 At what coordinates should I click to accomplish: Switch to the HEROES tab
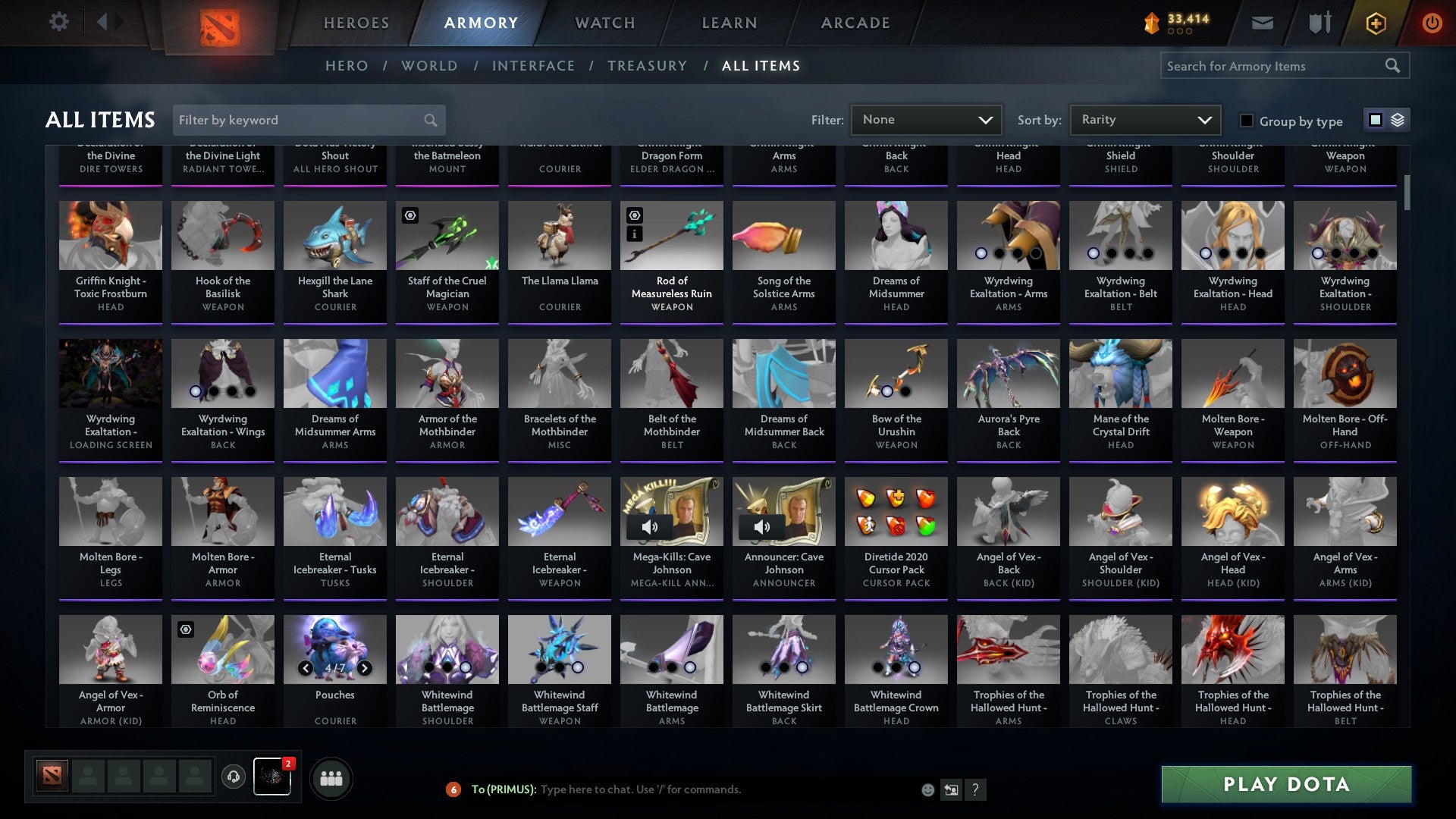[356, 23]
